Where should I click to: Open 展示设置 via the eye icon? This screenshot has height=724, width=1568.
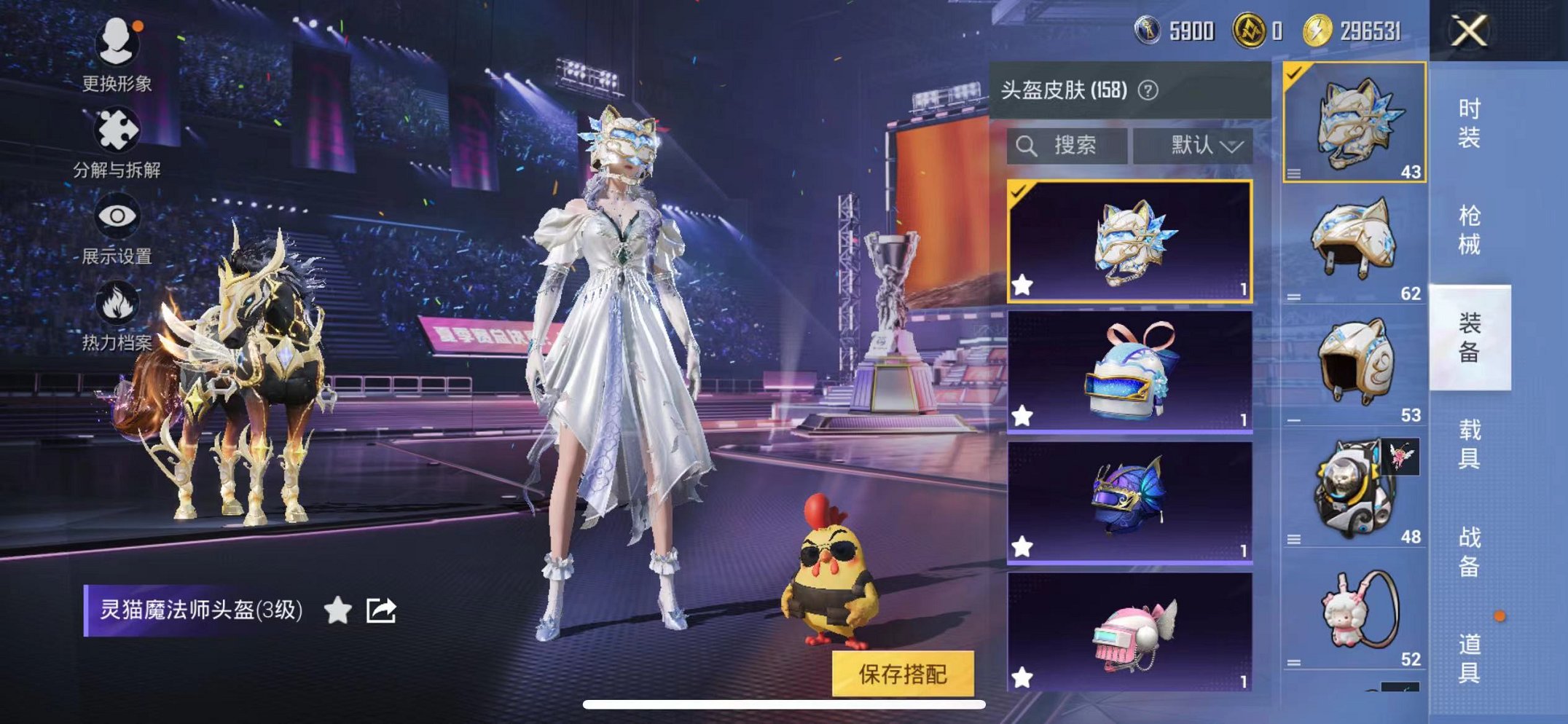118,216
